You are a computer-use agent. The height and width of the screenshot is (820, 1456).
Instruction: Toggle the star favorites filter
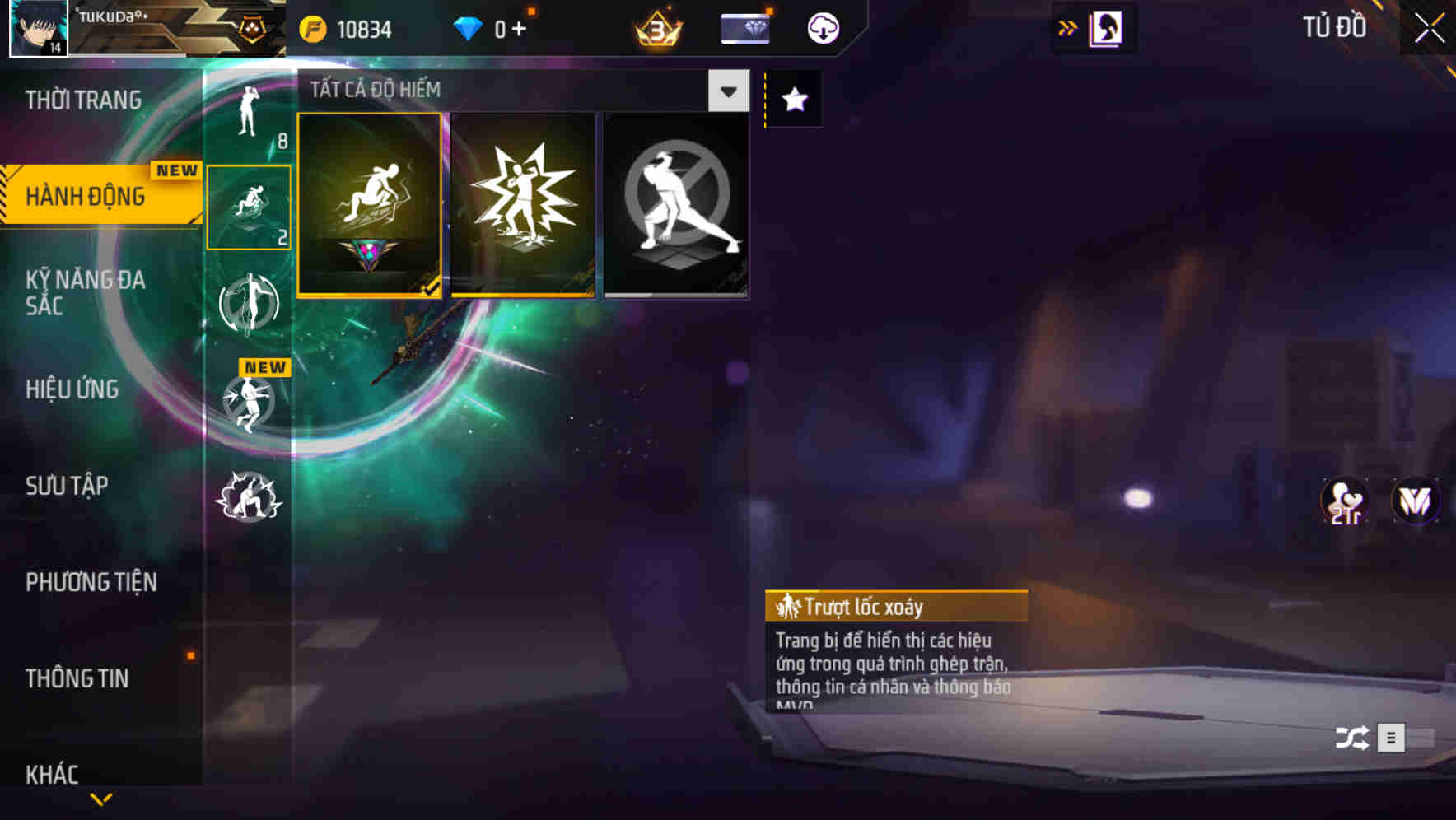(793, 100)
